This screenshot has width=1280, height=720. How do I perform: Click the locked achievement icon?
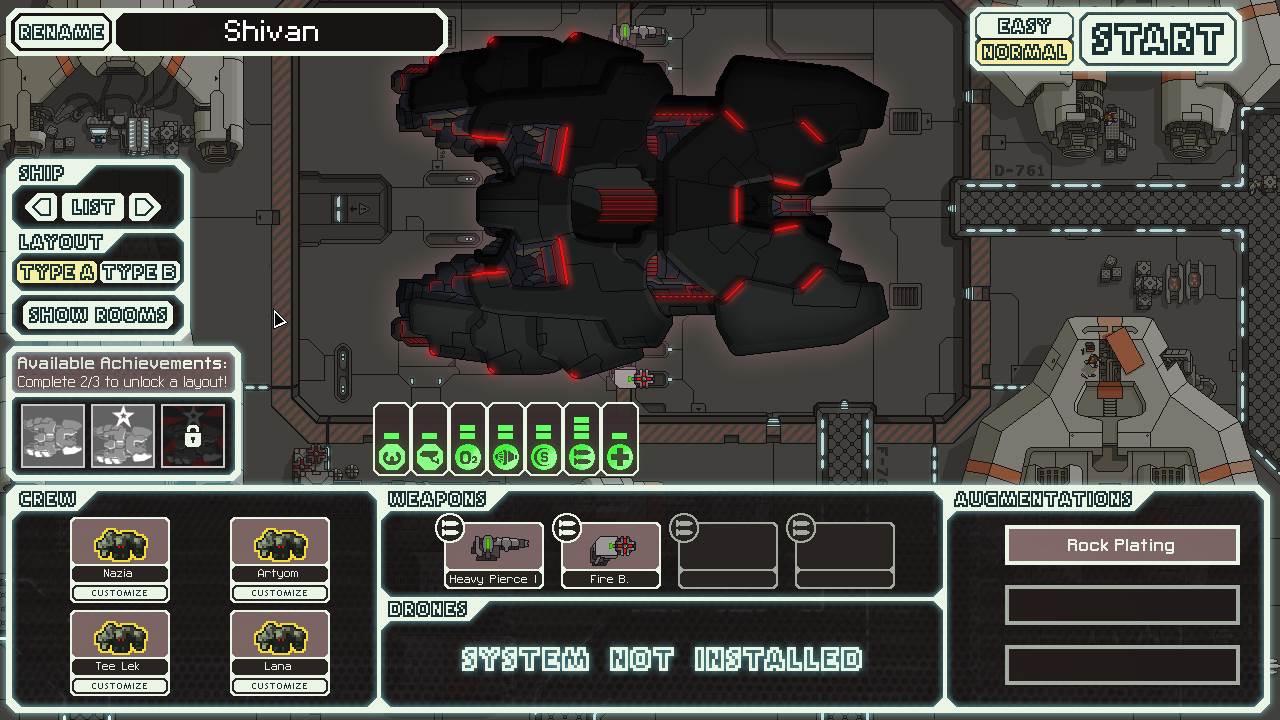[x=192, y=434]
